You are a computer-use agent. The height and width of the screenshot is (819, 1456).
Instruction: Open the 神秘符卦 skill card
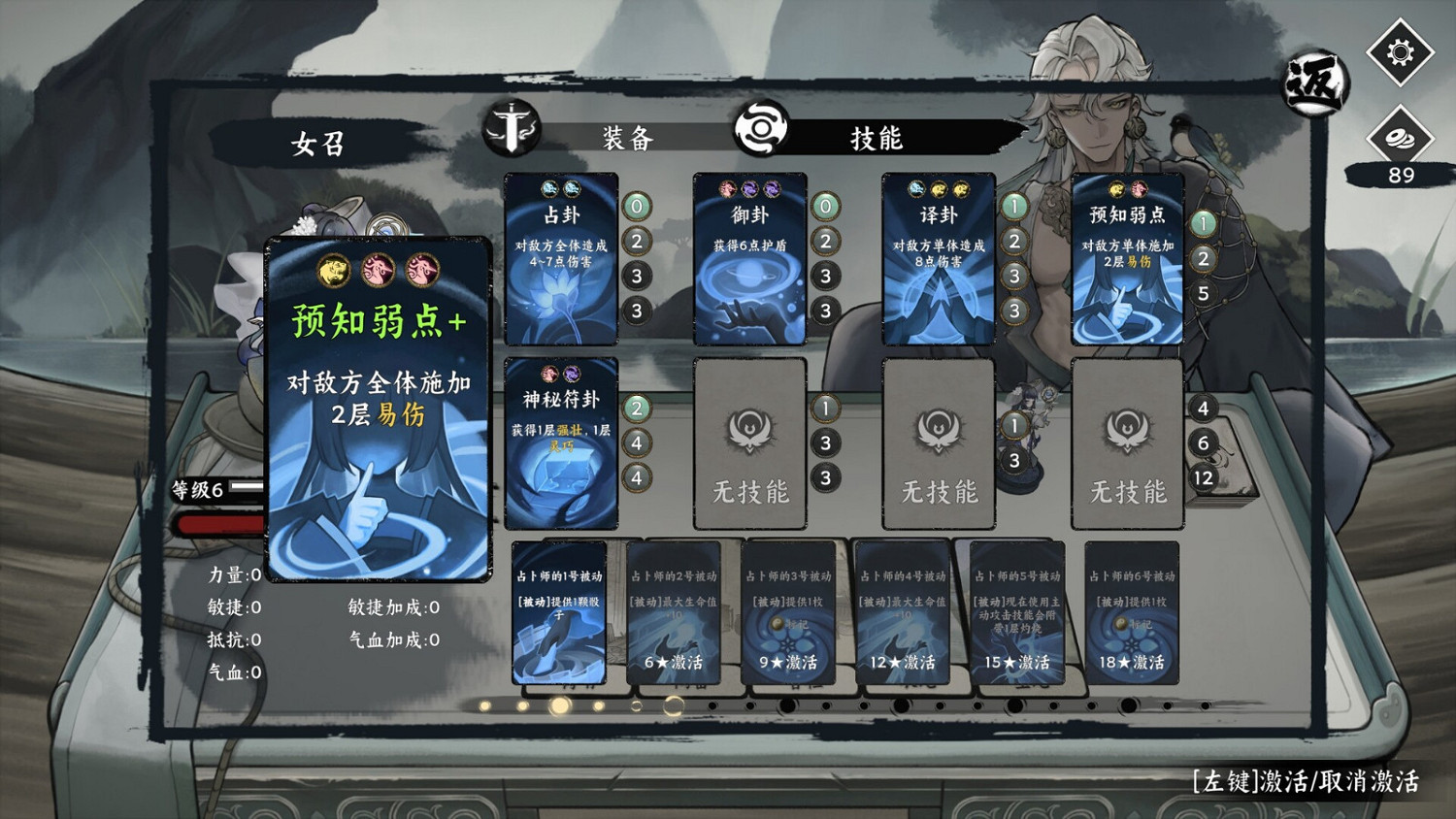[x=560, y=442]
